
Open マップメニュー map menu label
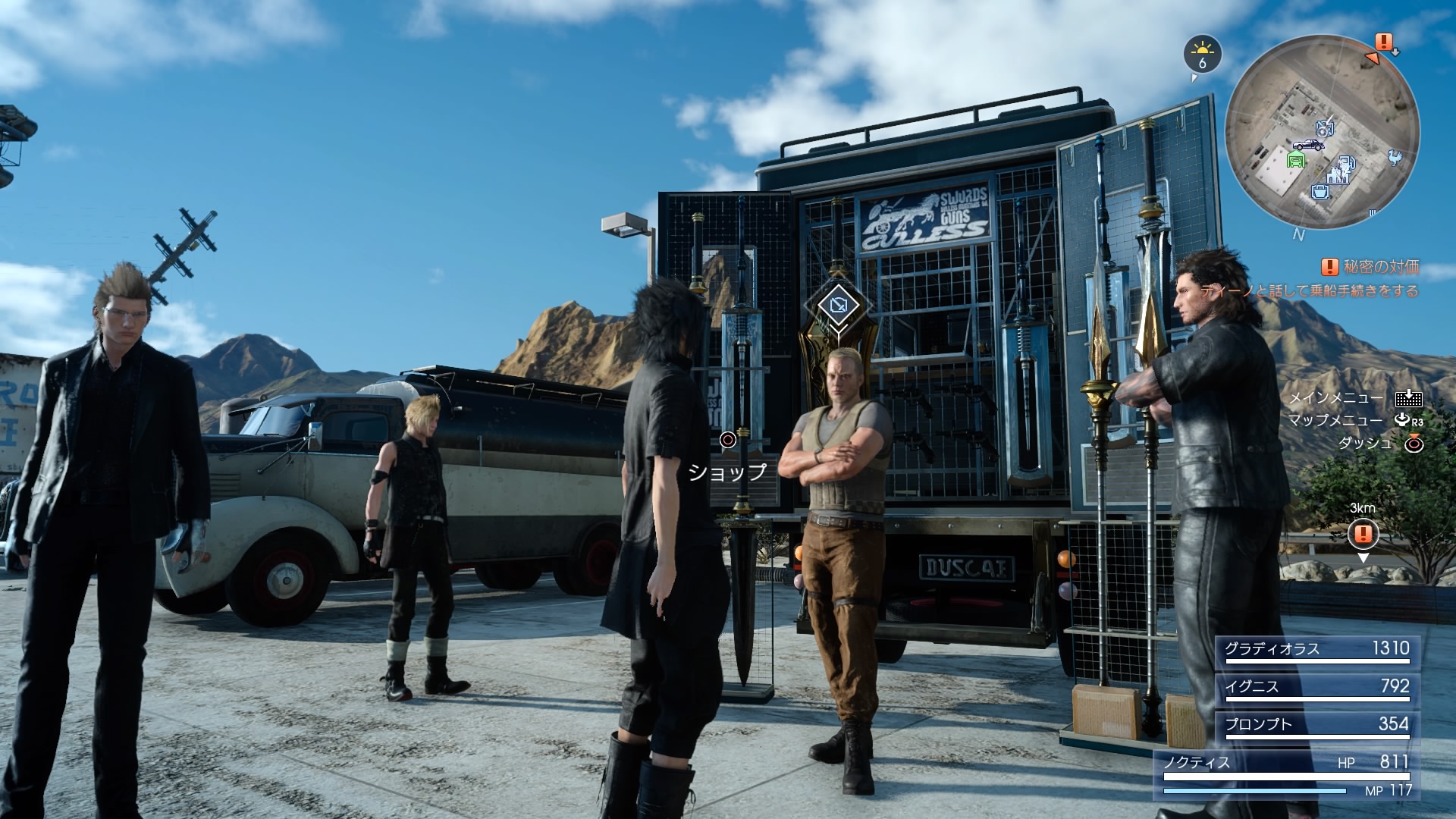(1336, 420)
